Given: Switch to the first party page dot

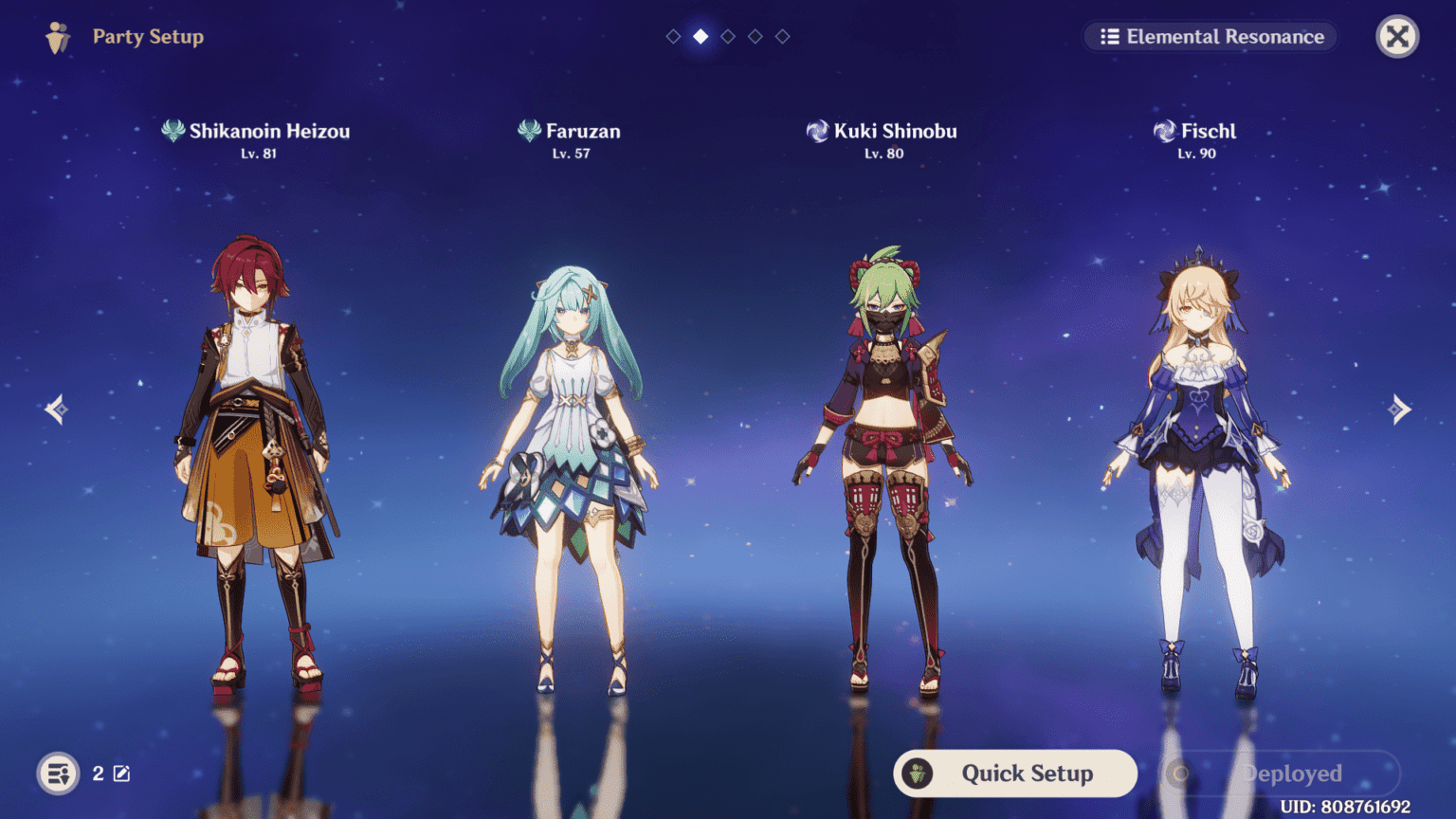Looking at the screenshot, I should coord(673,36).
